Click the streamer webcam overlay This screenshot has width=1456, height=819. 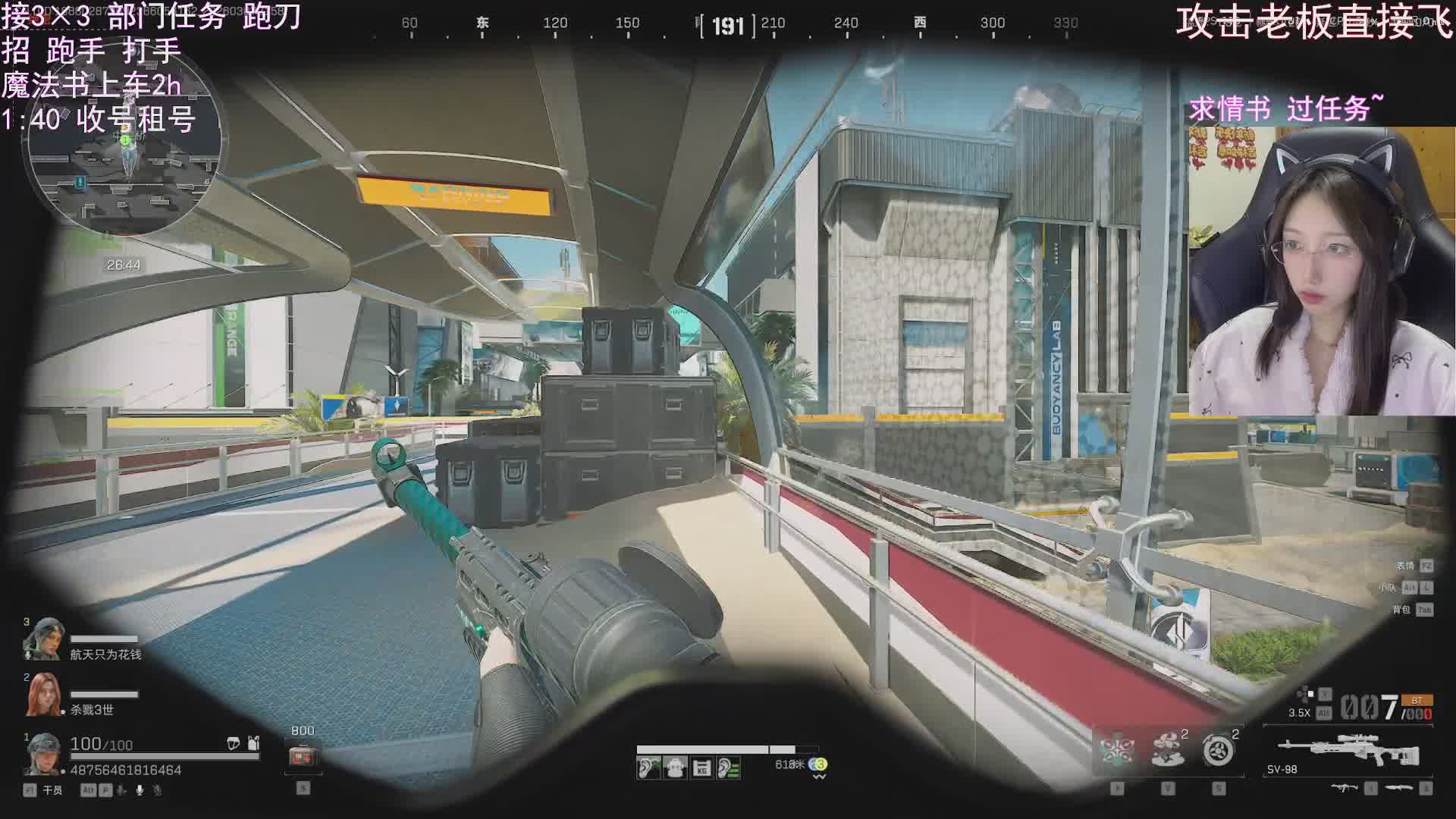click(x=1321, y=271)
